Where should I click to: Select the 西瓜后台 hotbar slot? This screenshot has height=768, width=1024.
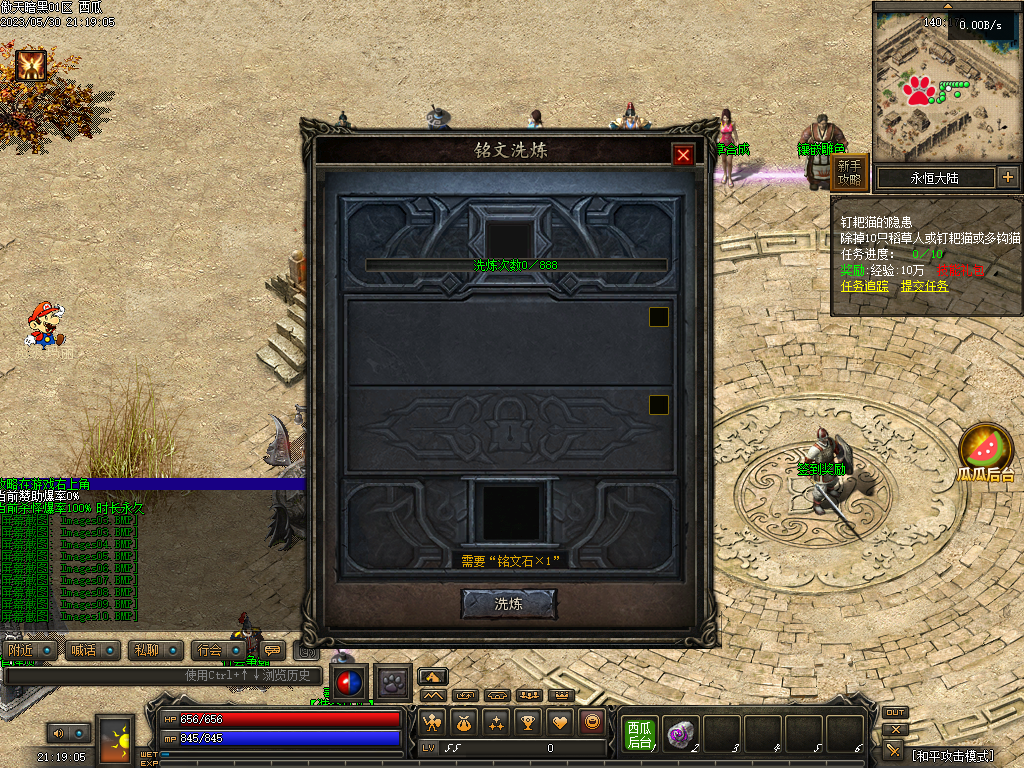tap(639, 734)
